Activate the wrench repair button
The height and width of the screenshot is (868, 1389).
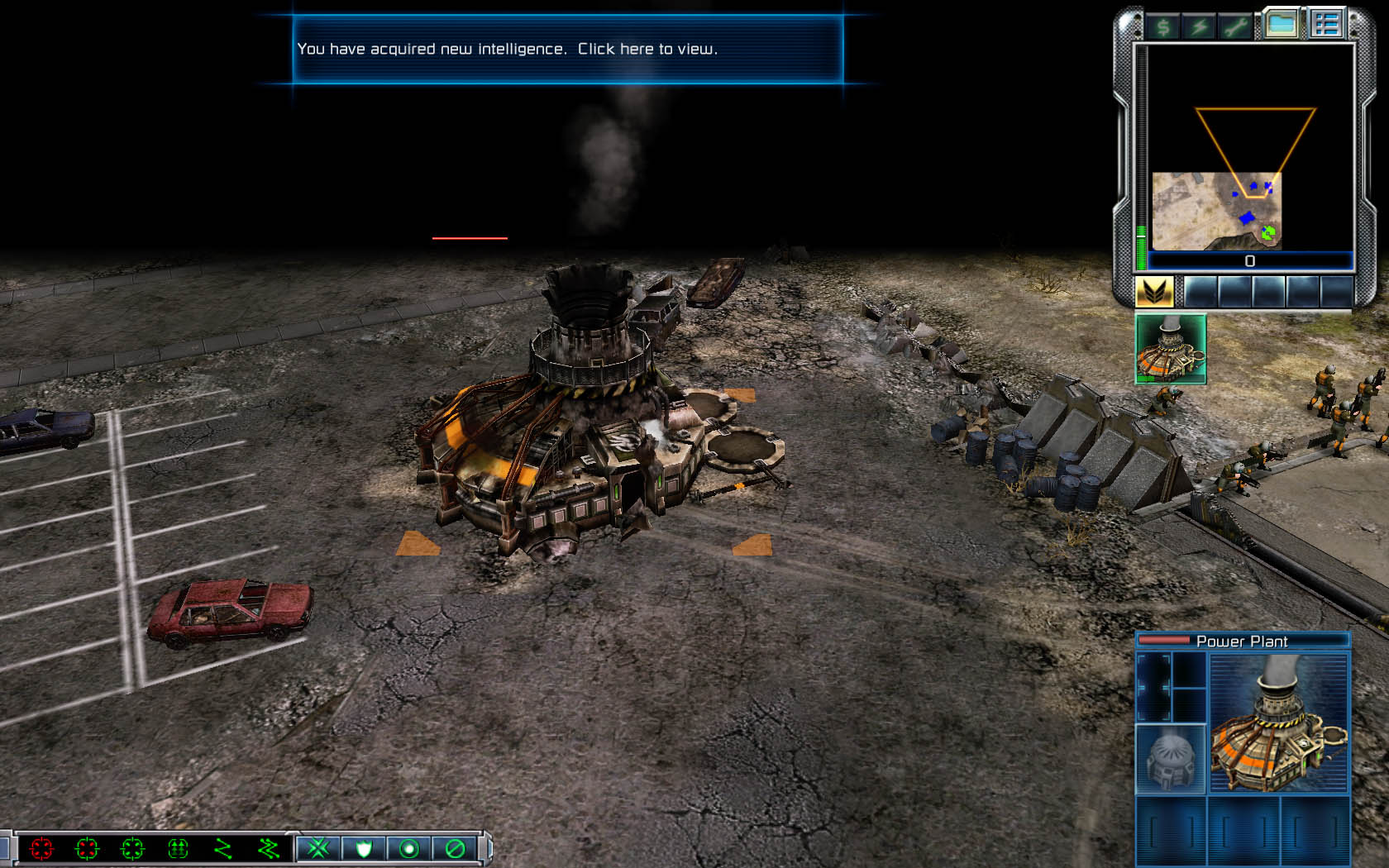click(x=1235, y=27)
